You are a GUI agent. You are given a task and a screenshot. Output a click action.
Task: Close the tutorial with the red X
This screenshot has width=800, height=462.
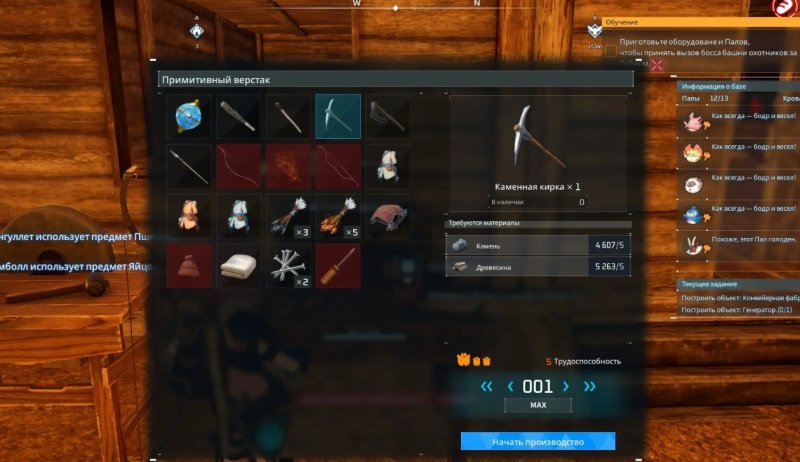[x=657, y=65]
